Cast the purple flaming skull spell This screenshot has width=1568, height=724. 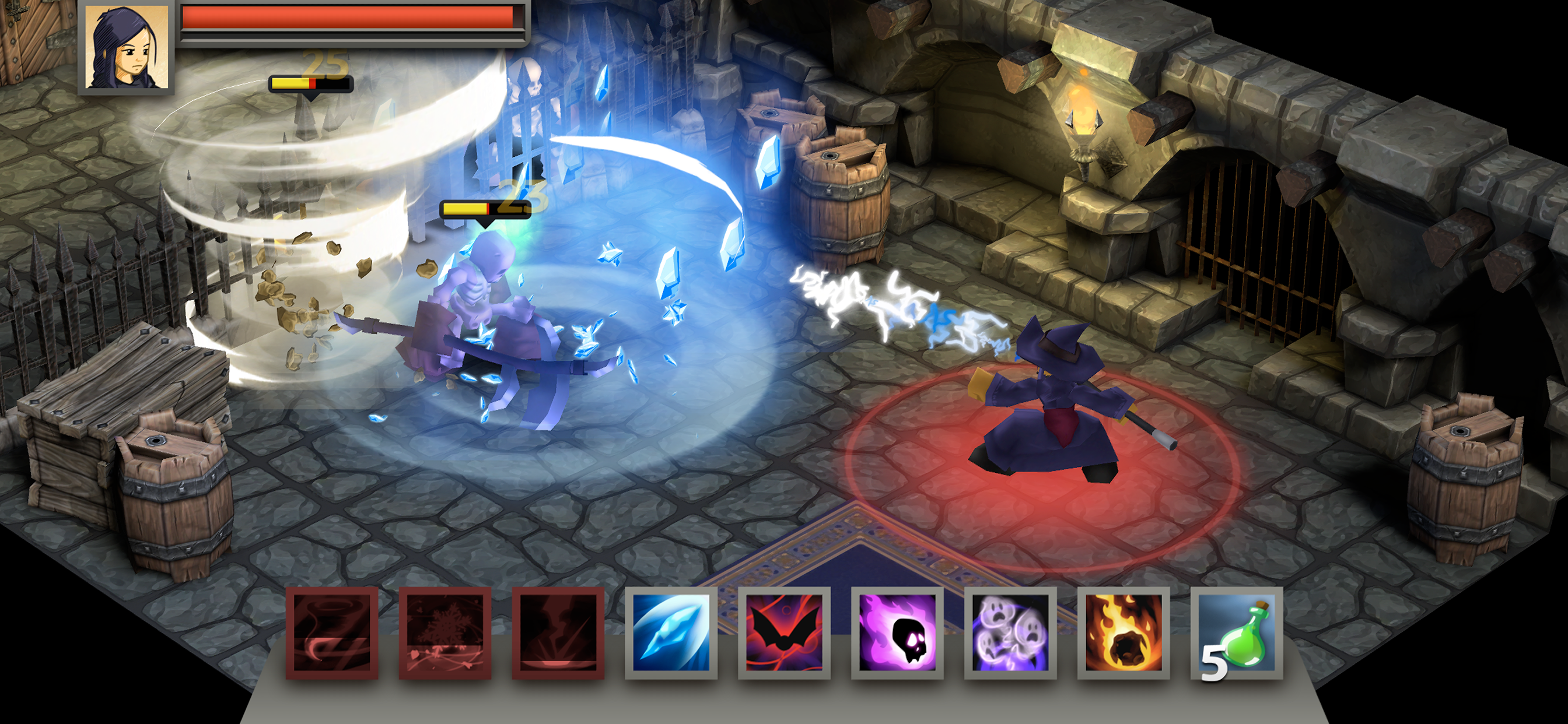click(x=897, y=632)
